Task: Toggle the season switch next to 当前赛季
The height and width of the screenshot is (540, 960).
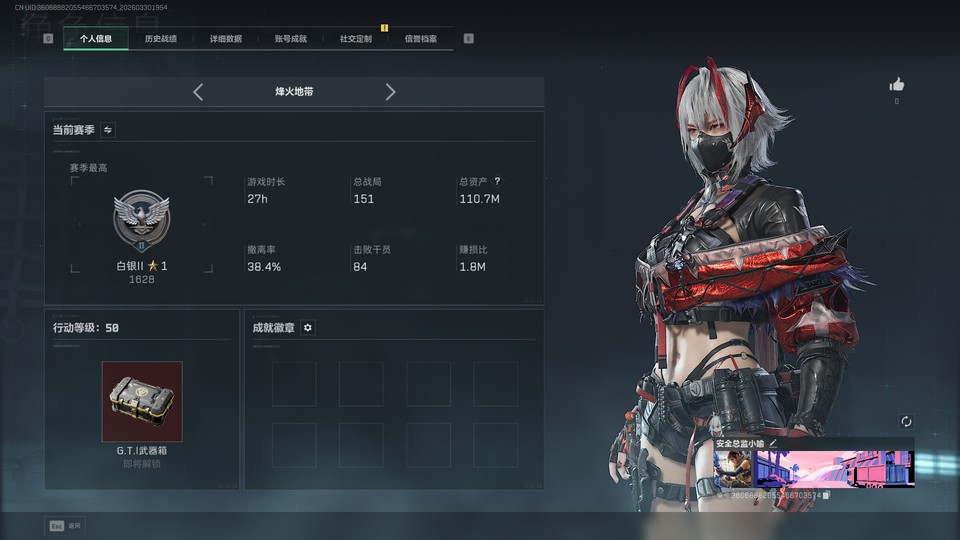Action: point(108,130)
